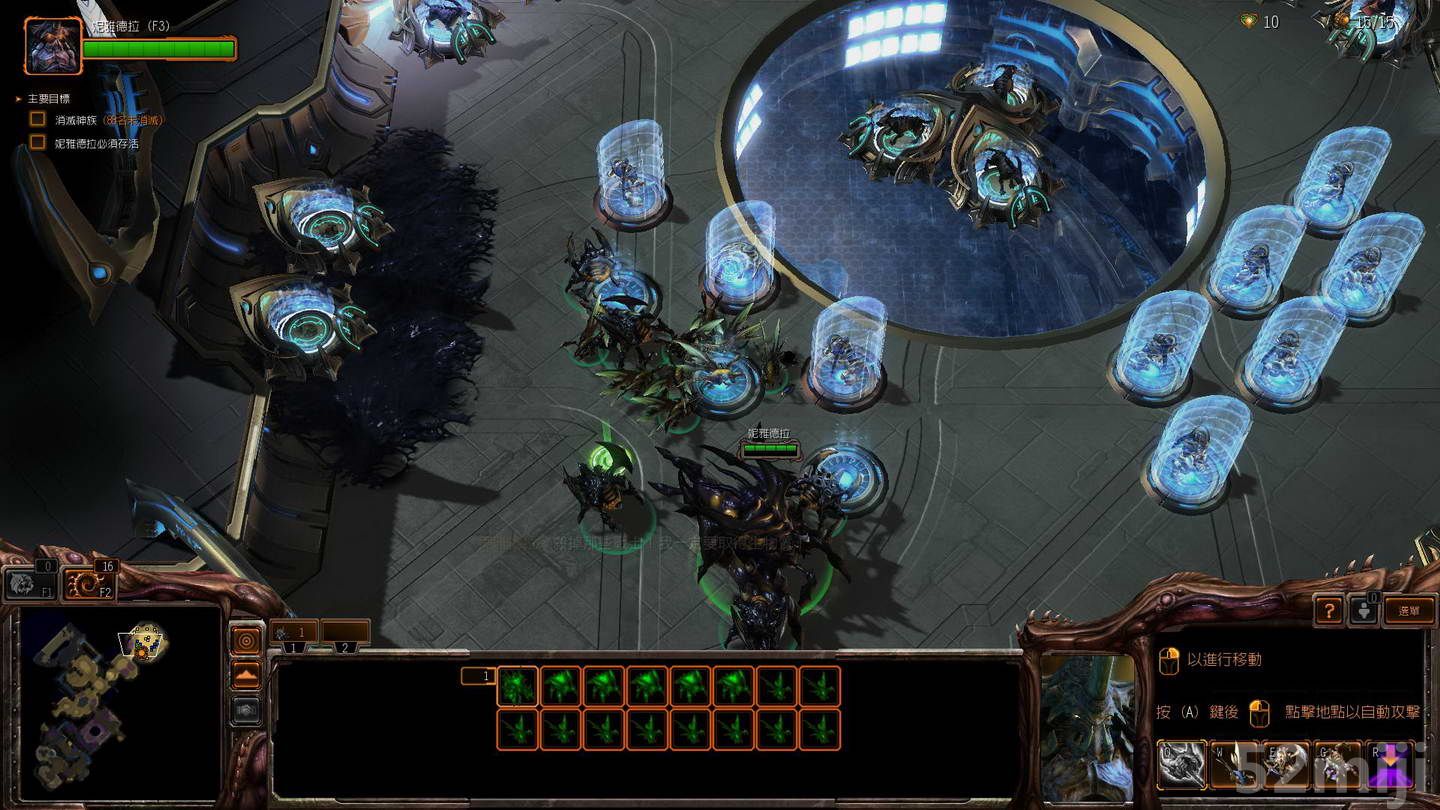Select the first Zergling in the selection grid
1440x810 pixels.
(515, 688)
